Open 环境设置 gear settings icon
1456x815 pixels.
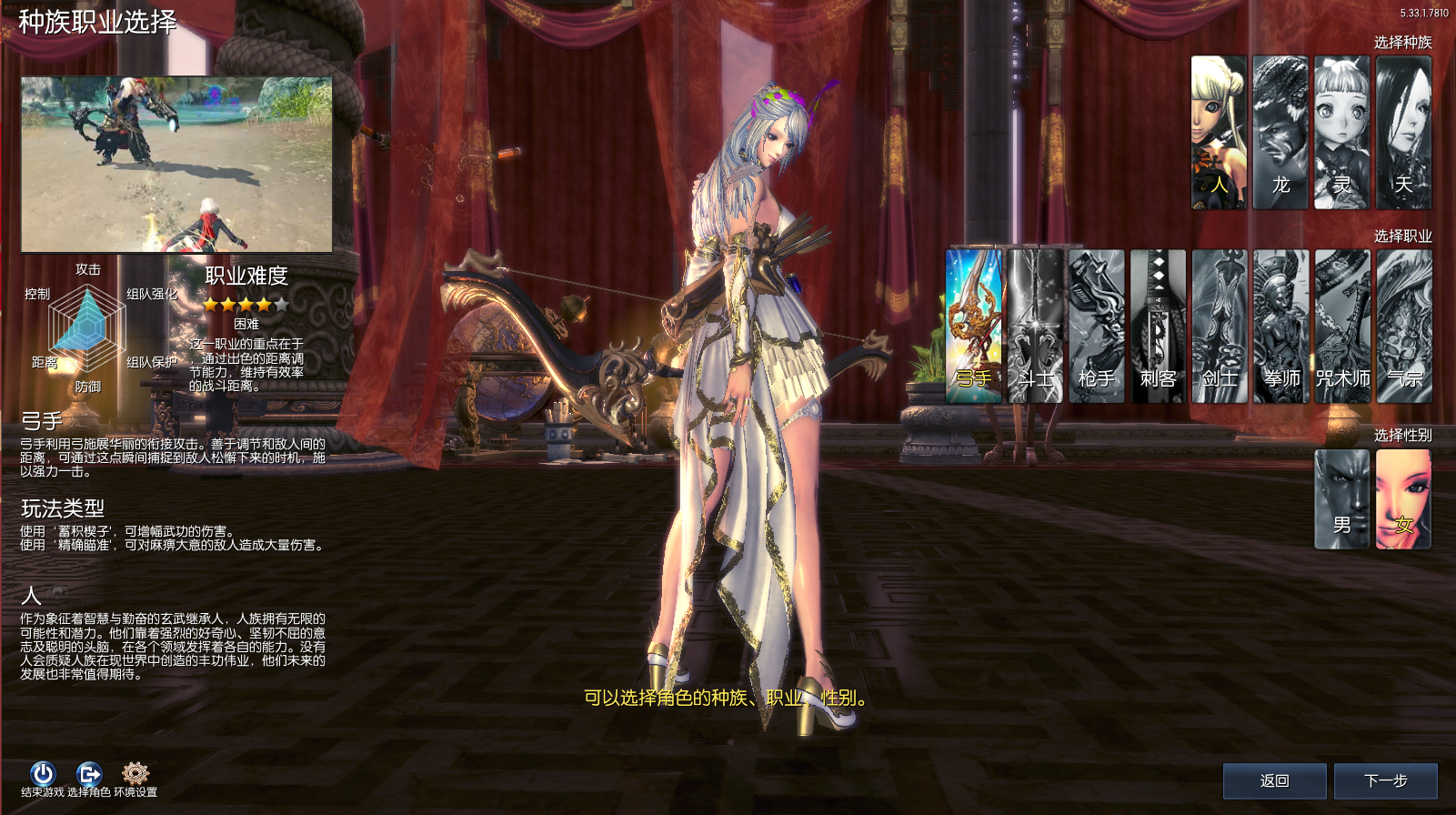(136, 774)
